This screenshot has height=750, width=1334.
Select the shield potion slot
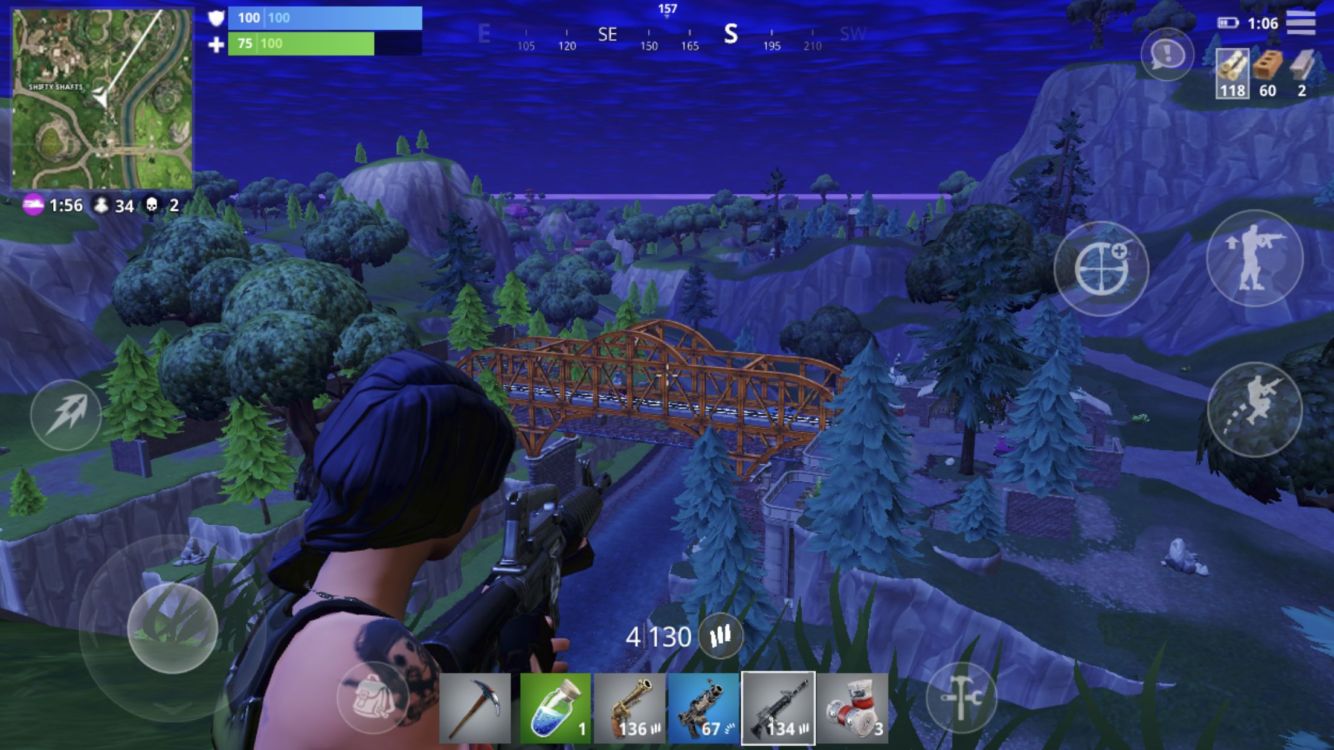(x=555, y=708)
